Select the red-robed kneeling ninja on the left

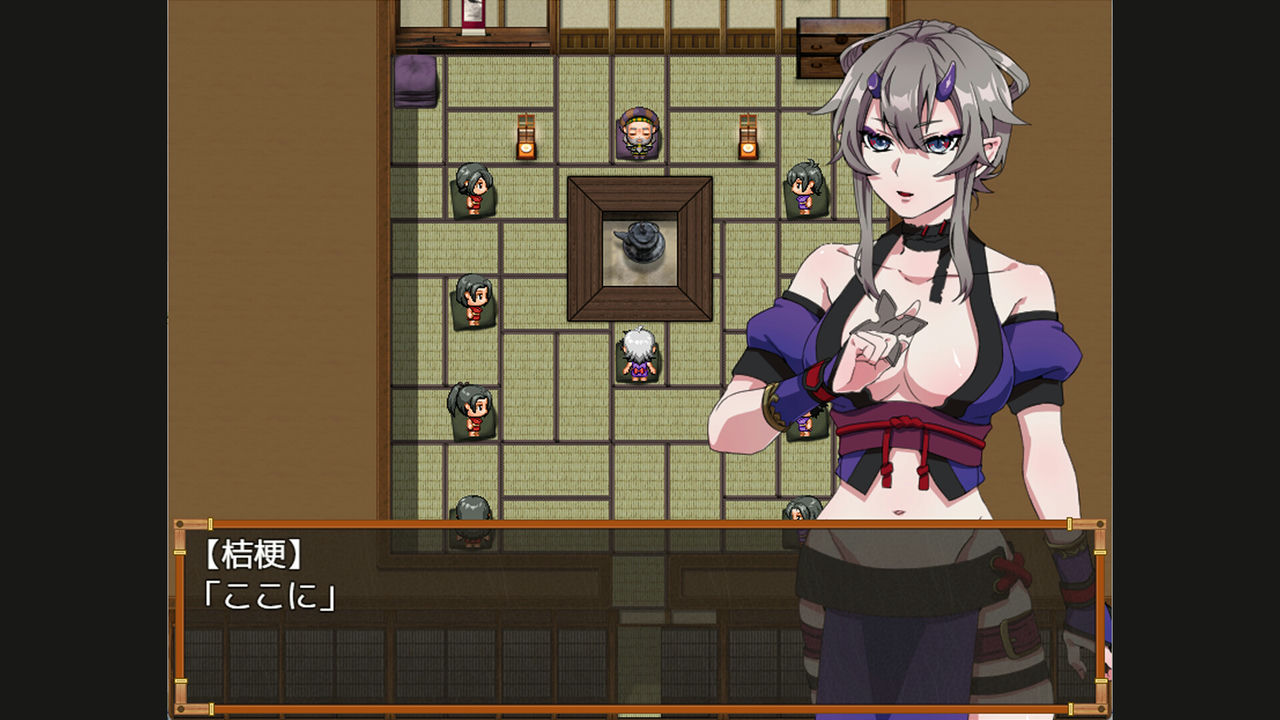[x=475, y=190]
